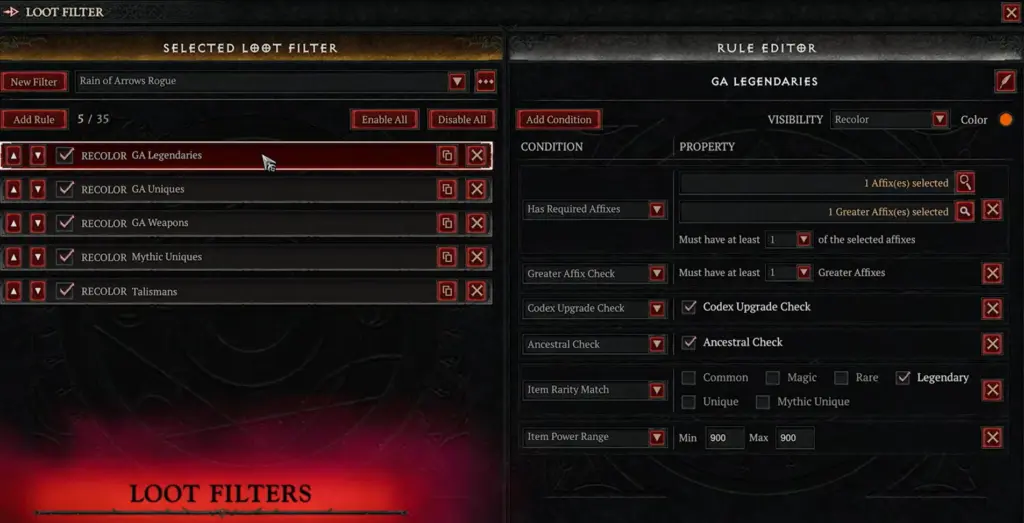Toggle the Codex Upgrade Check checkbox
This screenshot has height=523, width=1024.
coord(689,308)
